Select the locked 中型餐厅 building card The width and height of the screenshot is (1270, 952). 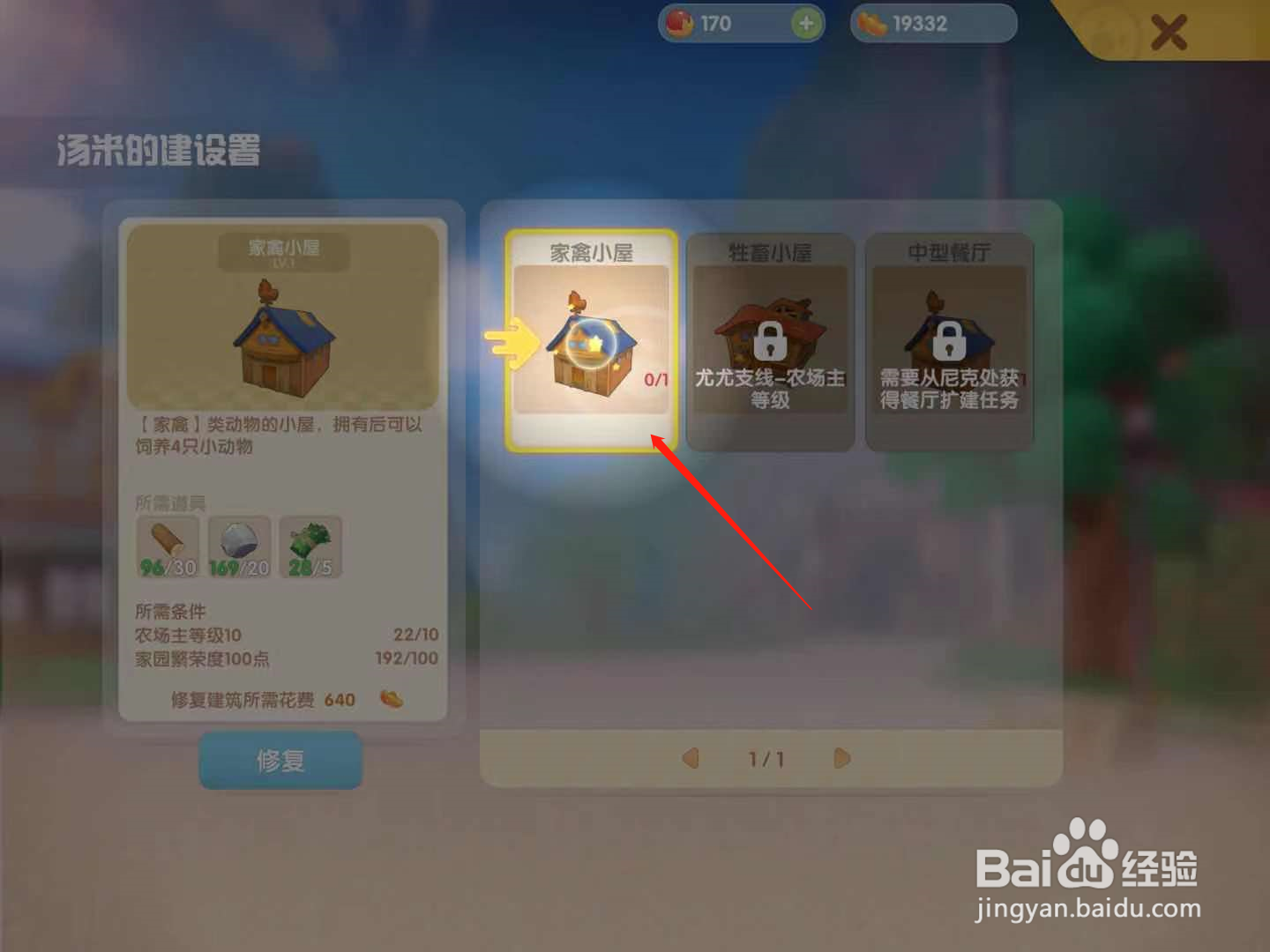tap(951, 342)
